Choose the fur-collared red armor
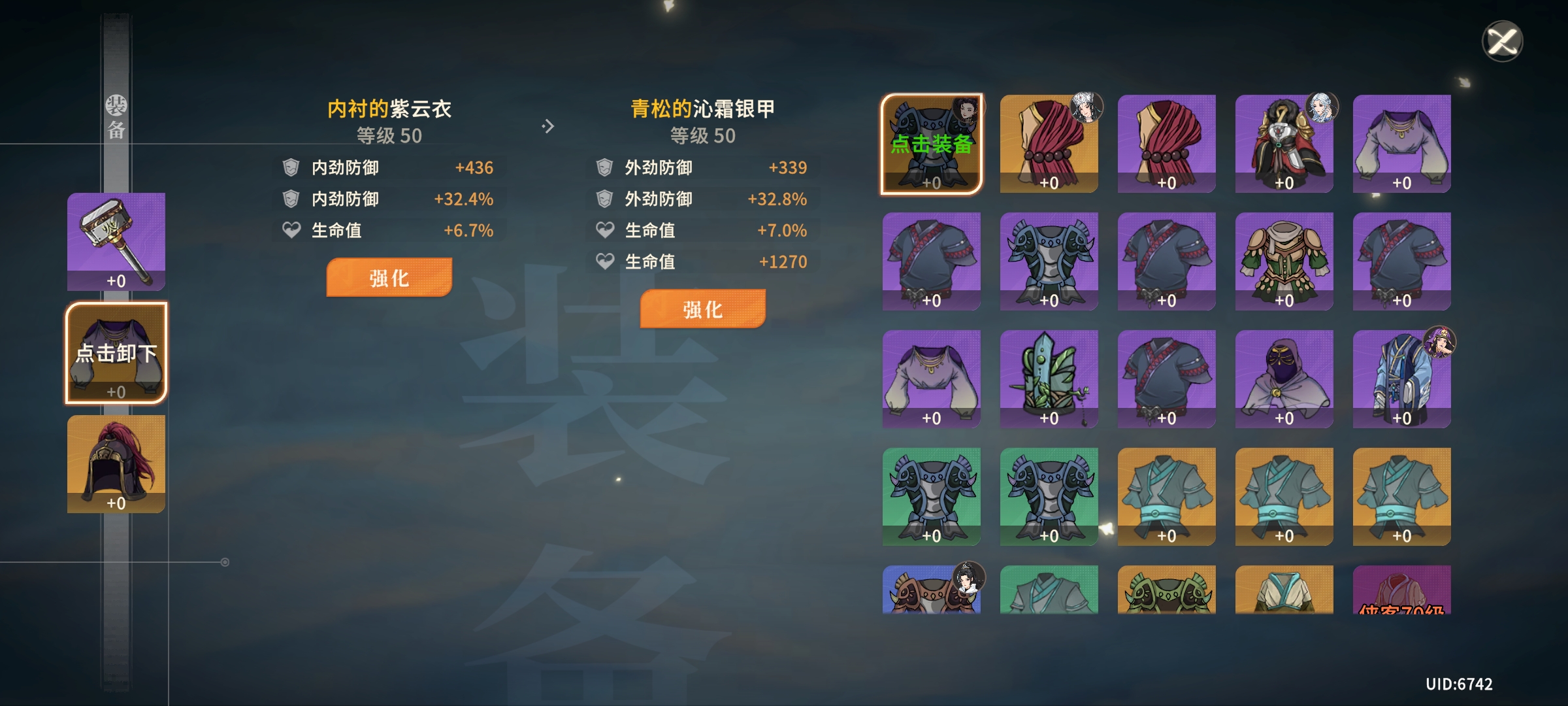The height and width of the screenshot is (706, 1568). coord(1284,144)
